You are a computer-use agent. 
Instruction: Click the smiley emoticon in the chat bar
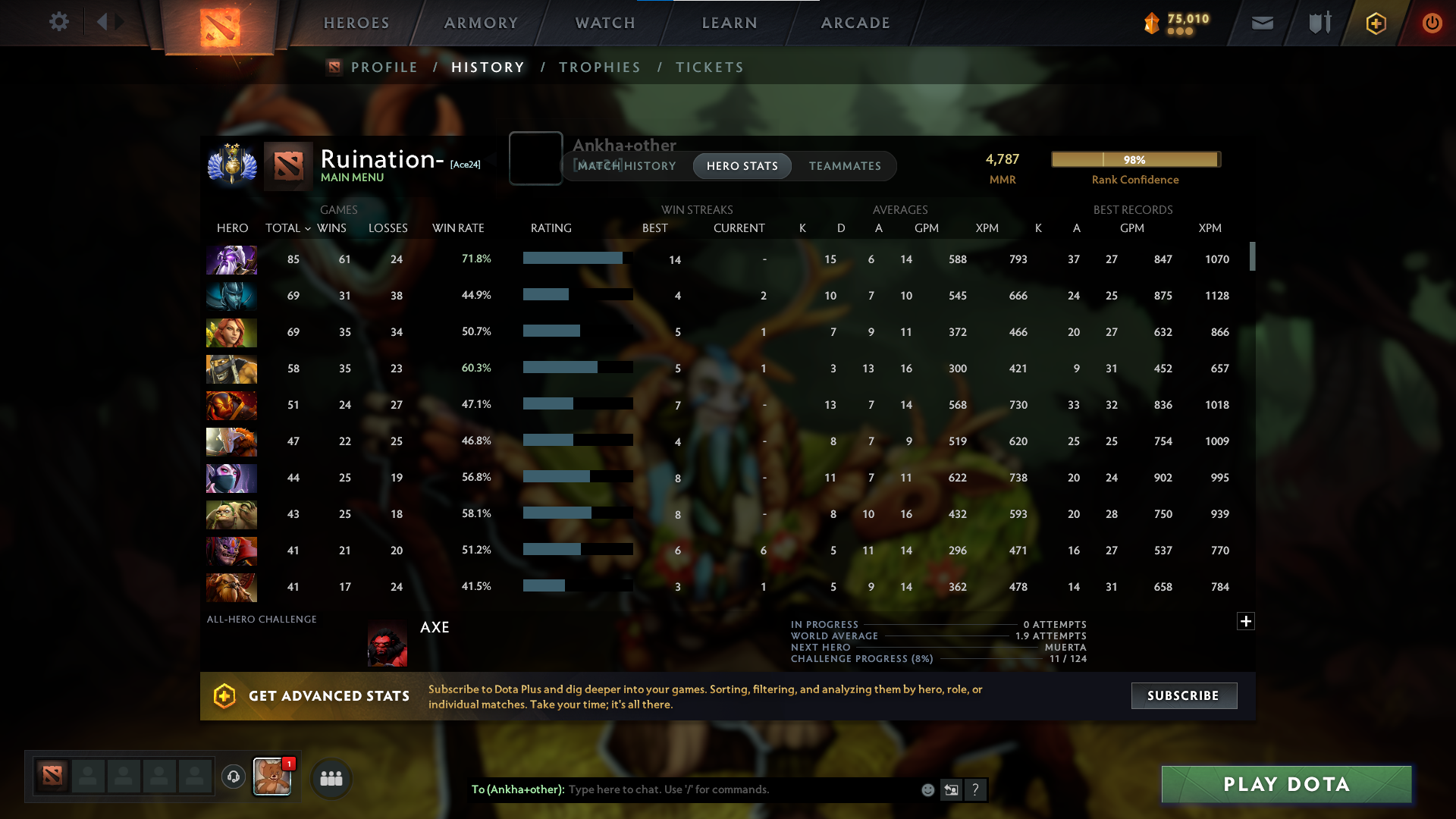click(927, 789)
